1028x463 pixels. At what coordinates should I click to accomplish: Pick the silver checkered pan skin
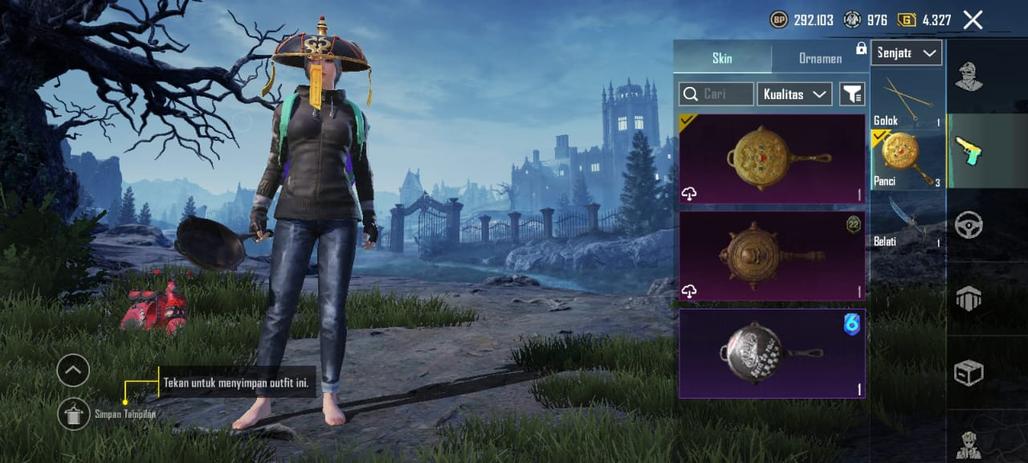772,353
